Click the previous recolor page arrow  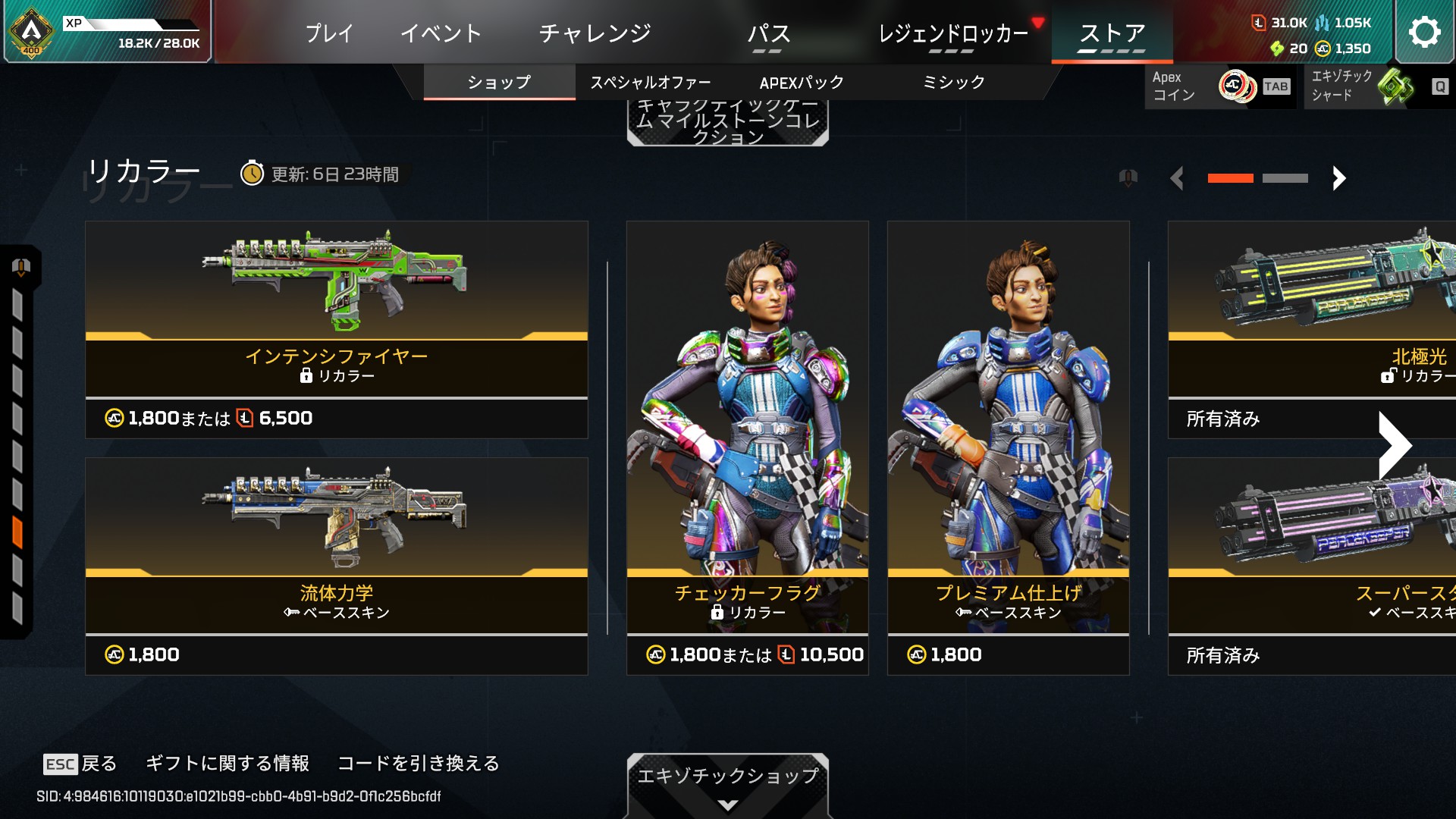(x=1177, y=178)
